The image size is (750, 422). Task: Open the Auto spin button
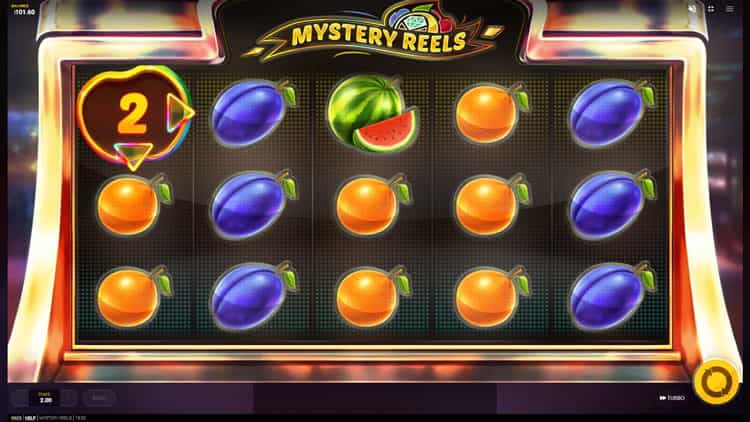point(98,397)
